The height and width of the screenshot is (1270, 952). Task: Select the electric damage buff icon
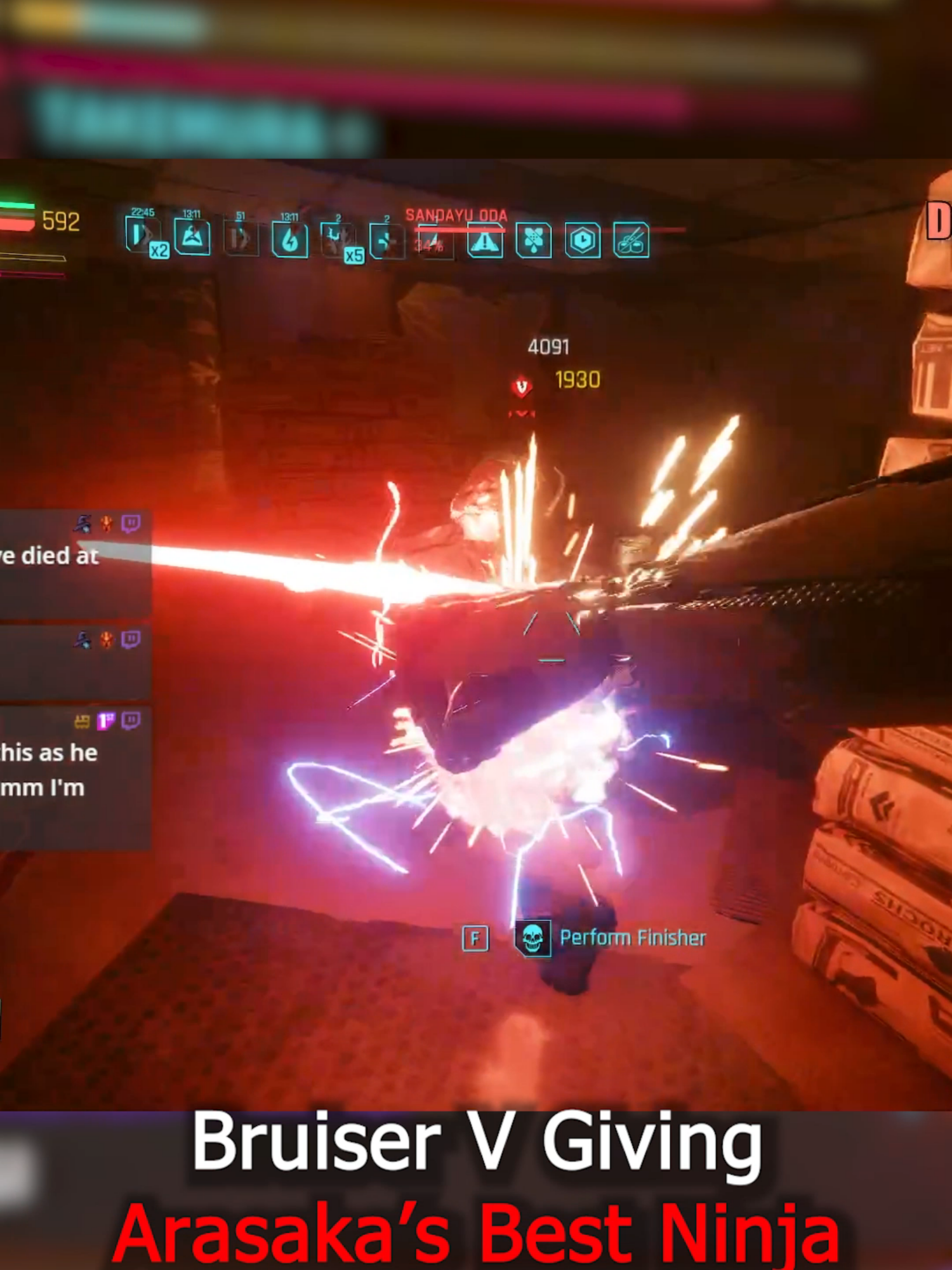pos(291,238)
